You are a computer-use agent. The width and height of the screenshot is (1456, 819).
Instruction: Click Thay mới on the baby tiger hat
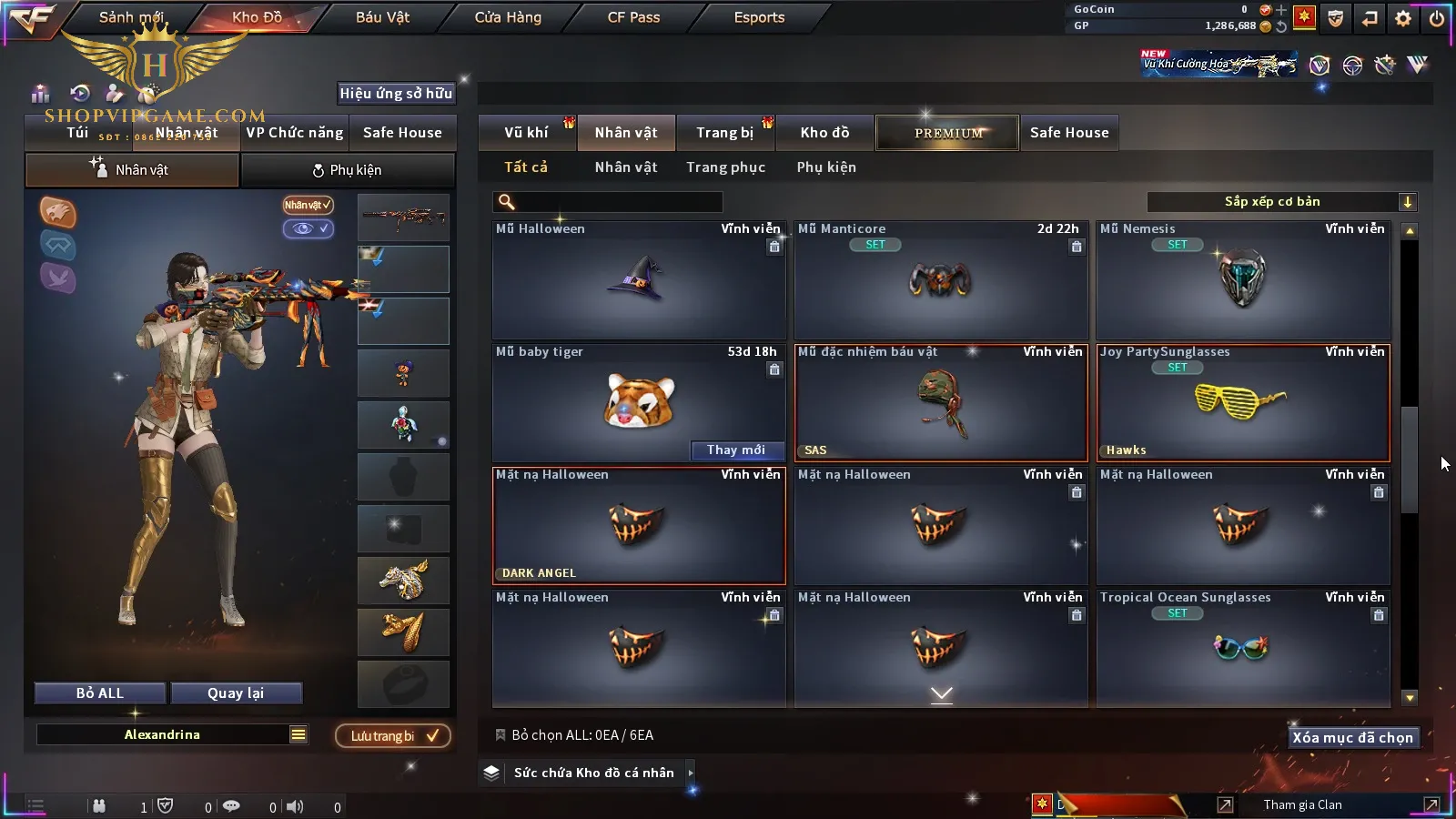736,450
